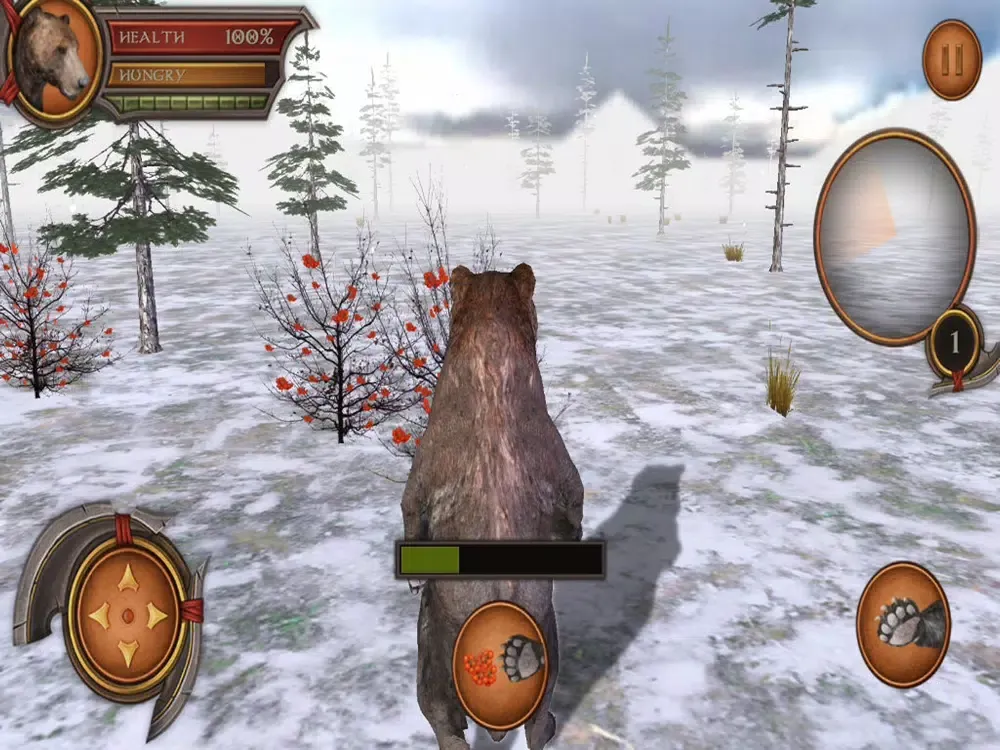Screen dimensions: 1000x750
Task: Tap the directional movement joystick
Action: click(127, 615)
